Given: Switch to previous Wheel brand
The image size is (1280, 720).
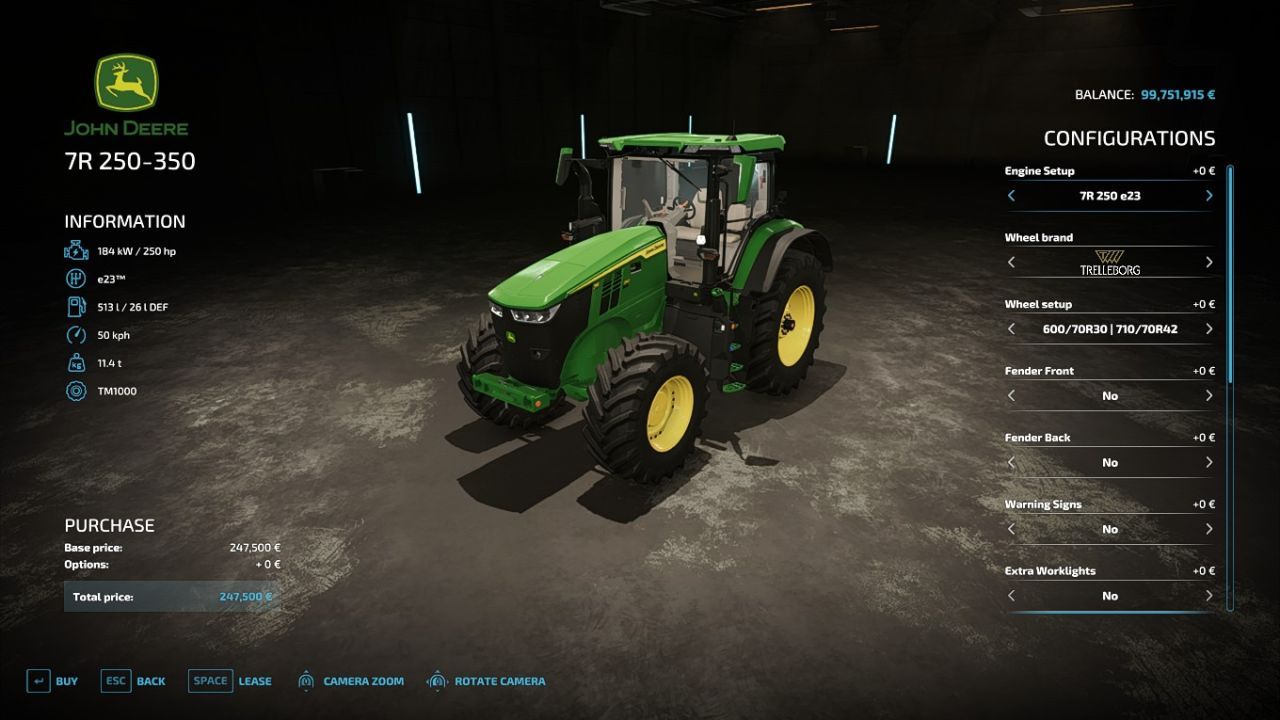Looking at the screenshot, I should click(x=1012, y=262).
